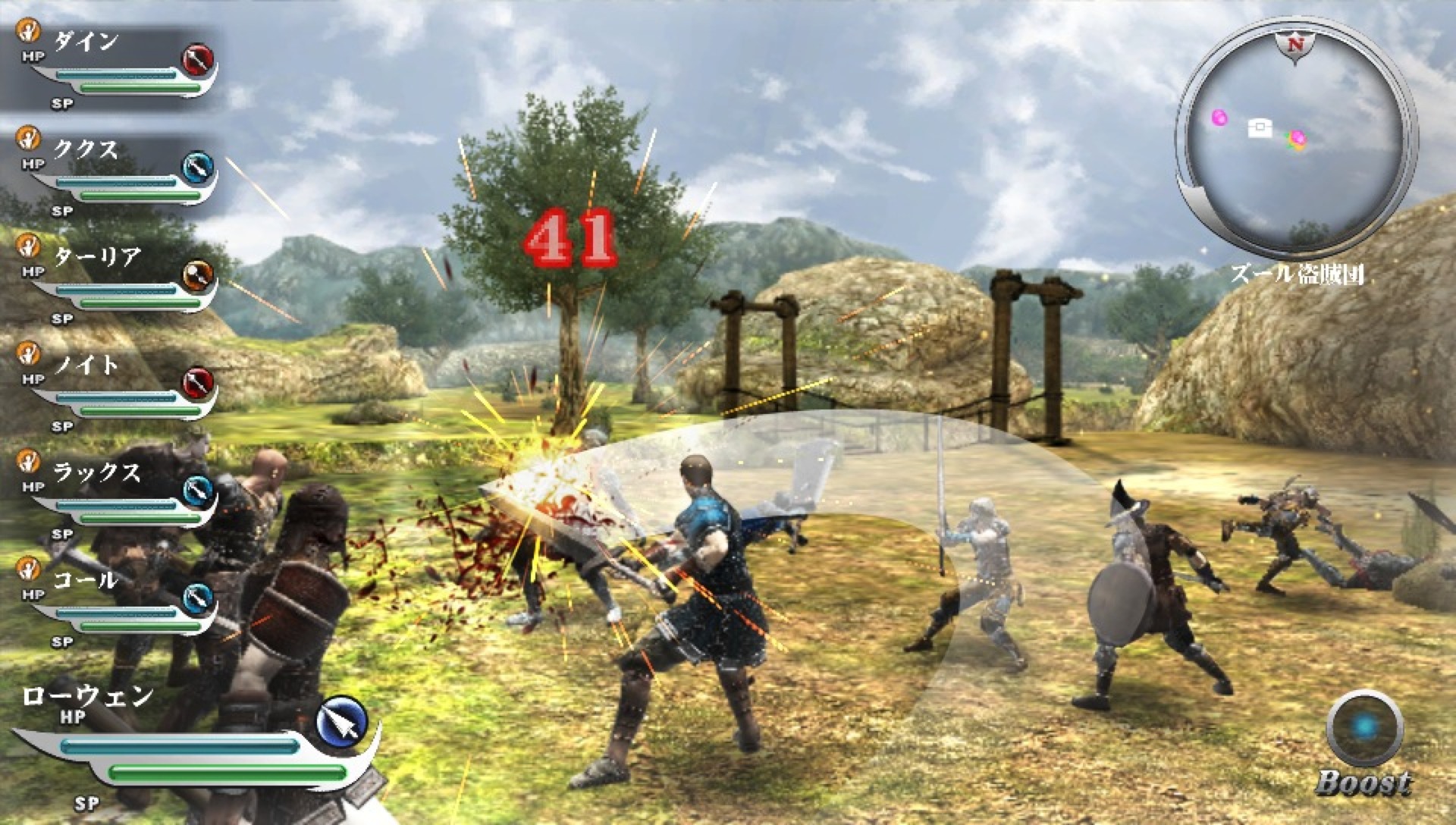Toggle ターリア's character status indicator

(x=29, y=245)
